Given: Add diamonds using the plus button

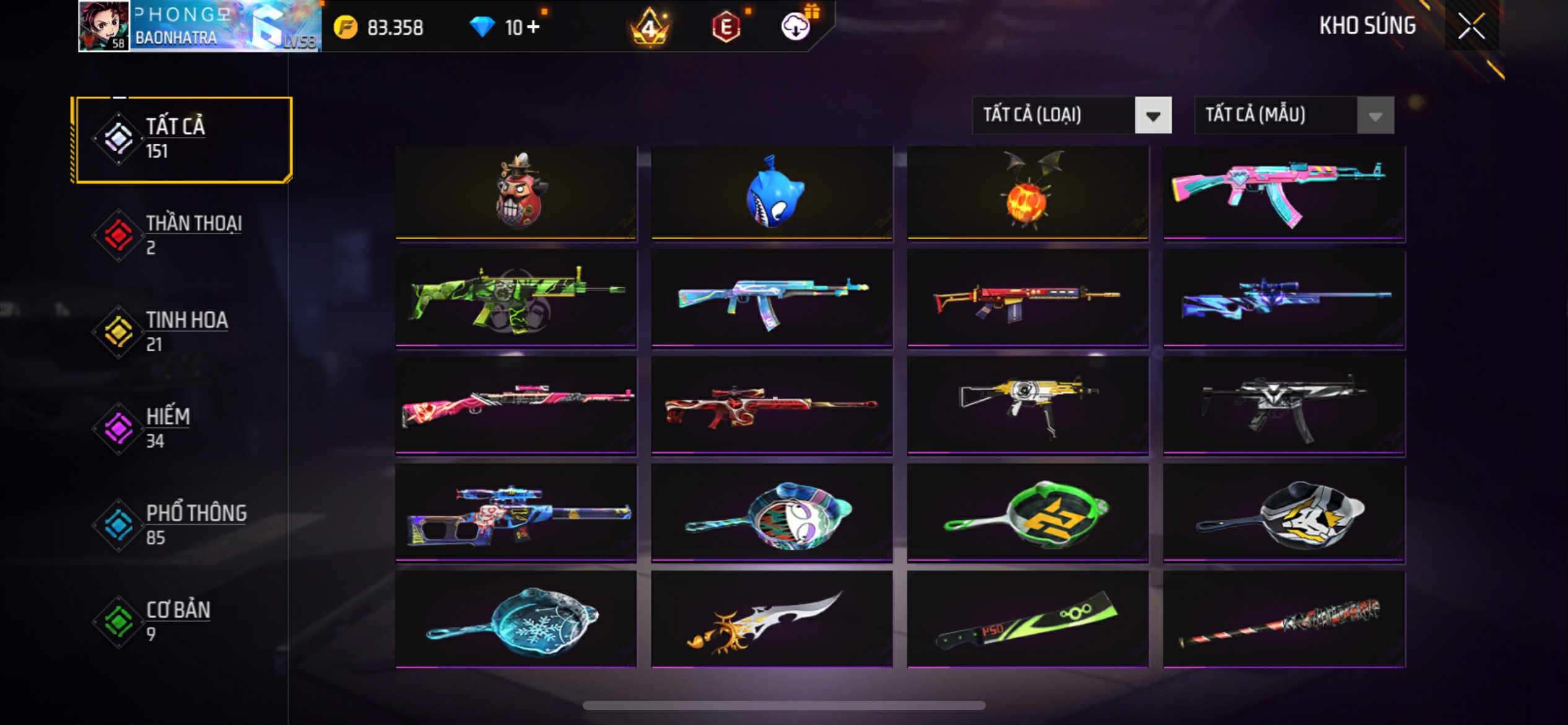Looking at the screenshot, I should tap(533, 27).
